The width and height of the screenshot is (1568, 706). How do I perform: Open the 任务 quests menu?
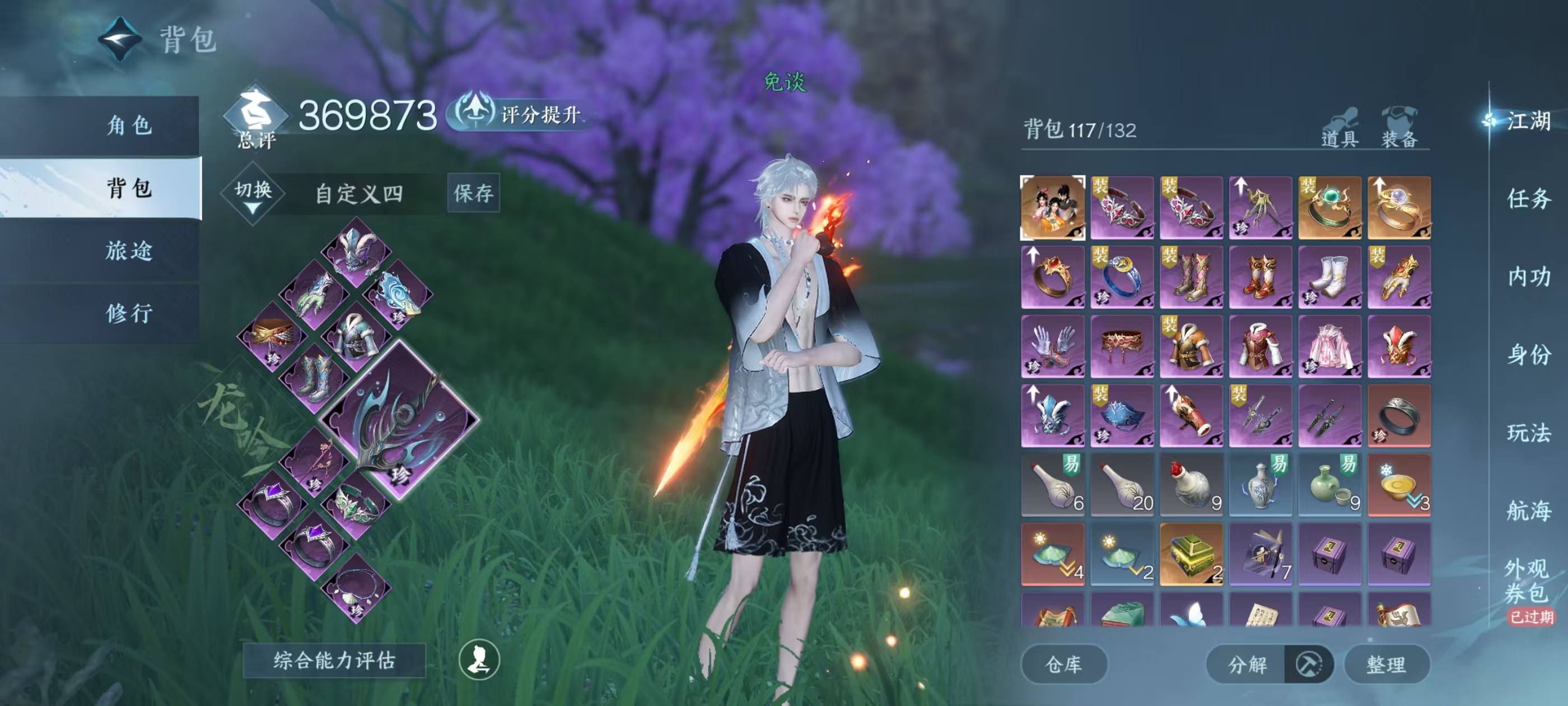click(x=1528, y=198)
